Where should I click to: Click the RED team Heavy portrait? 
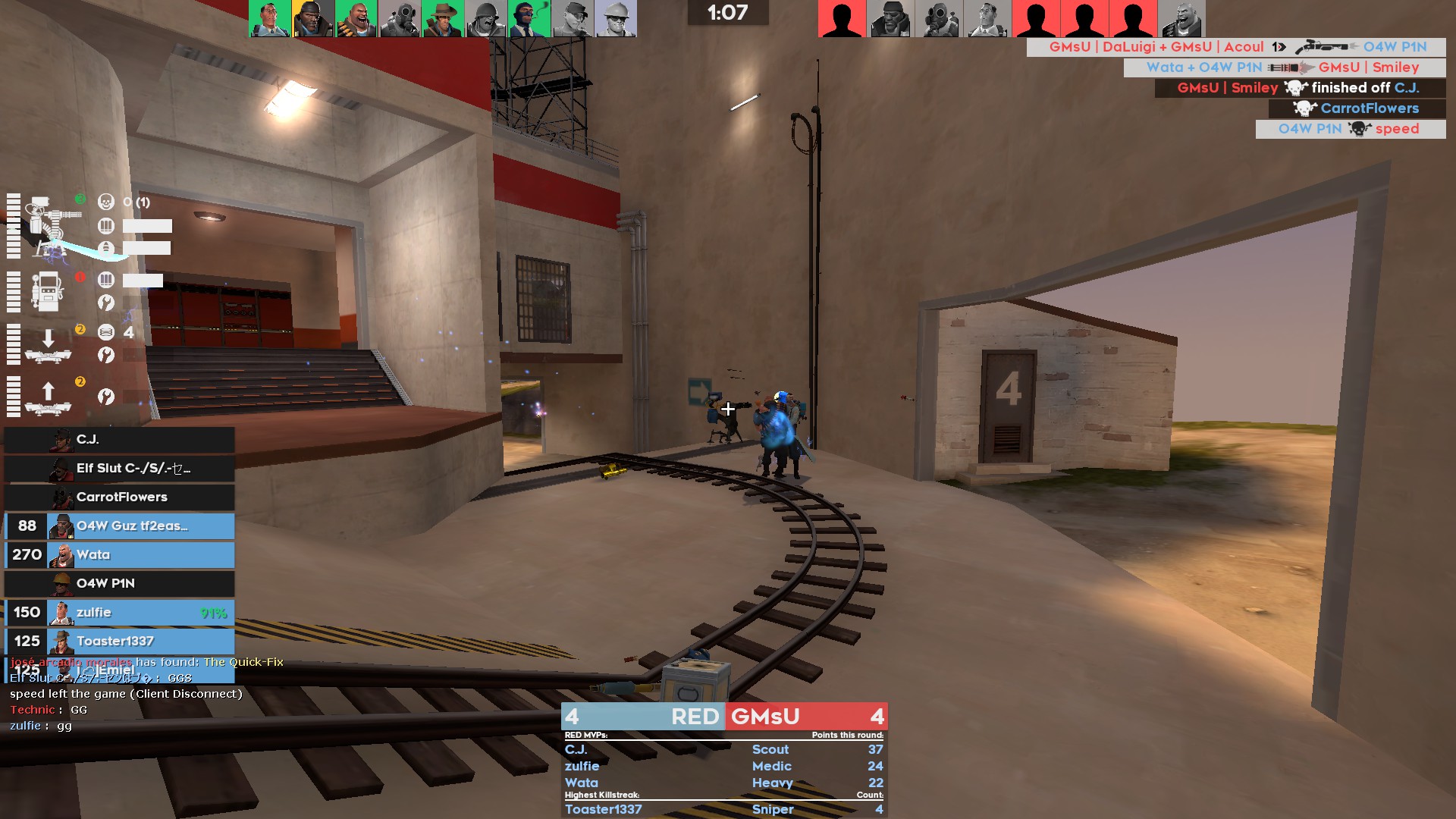1181,19
